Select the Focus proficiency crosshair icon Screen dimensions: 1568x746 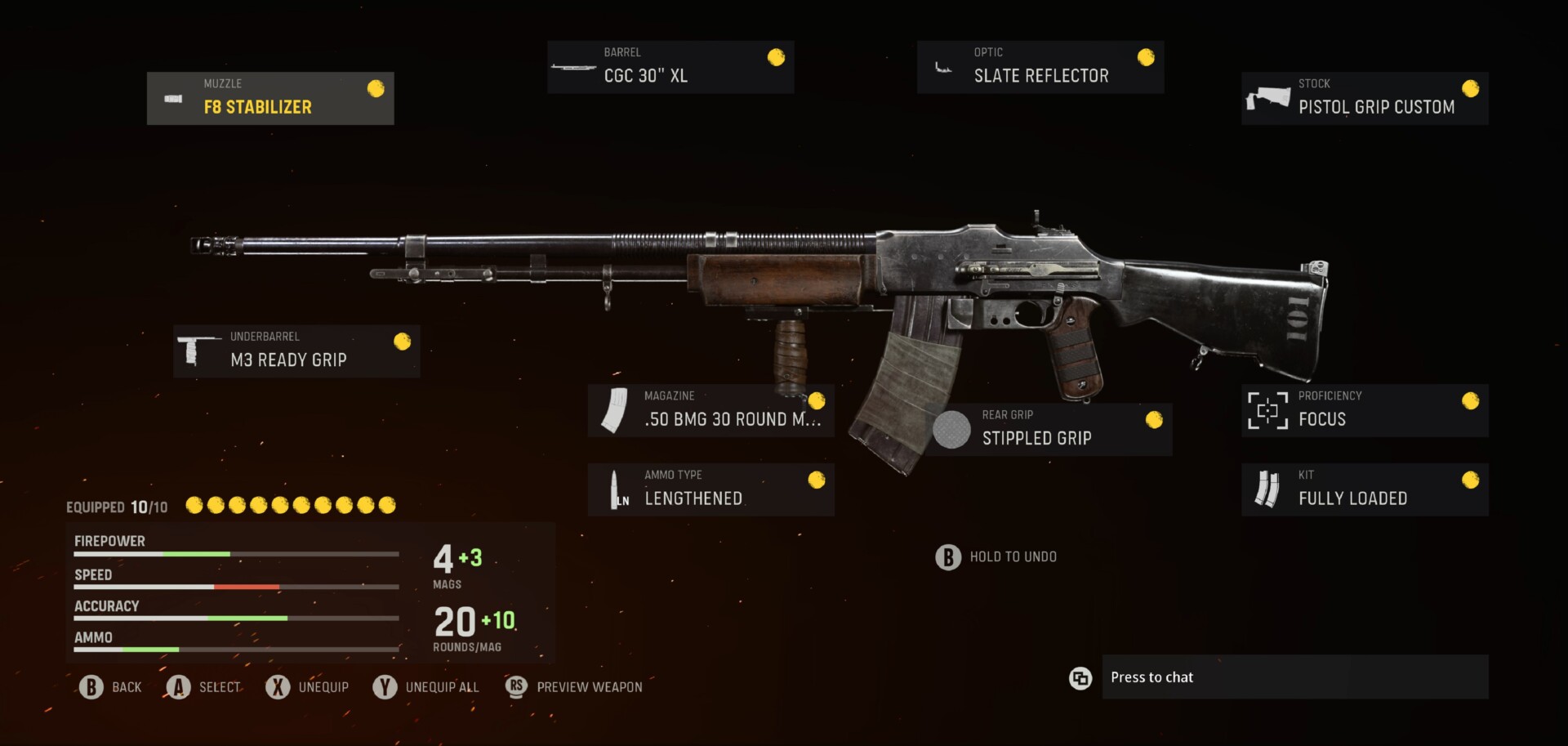coord(1266,410)
